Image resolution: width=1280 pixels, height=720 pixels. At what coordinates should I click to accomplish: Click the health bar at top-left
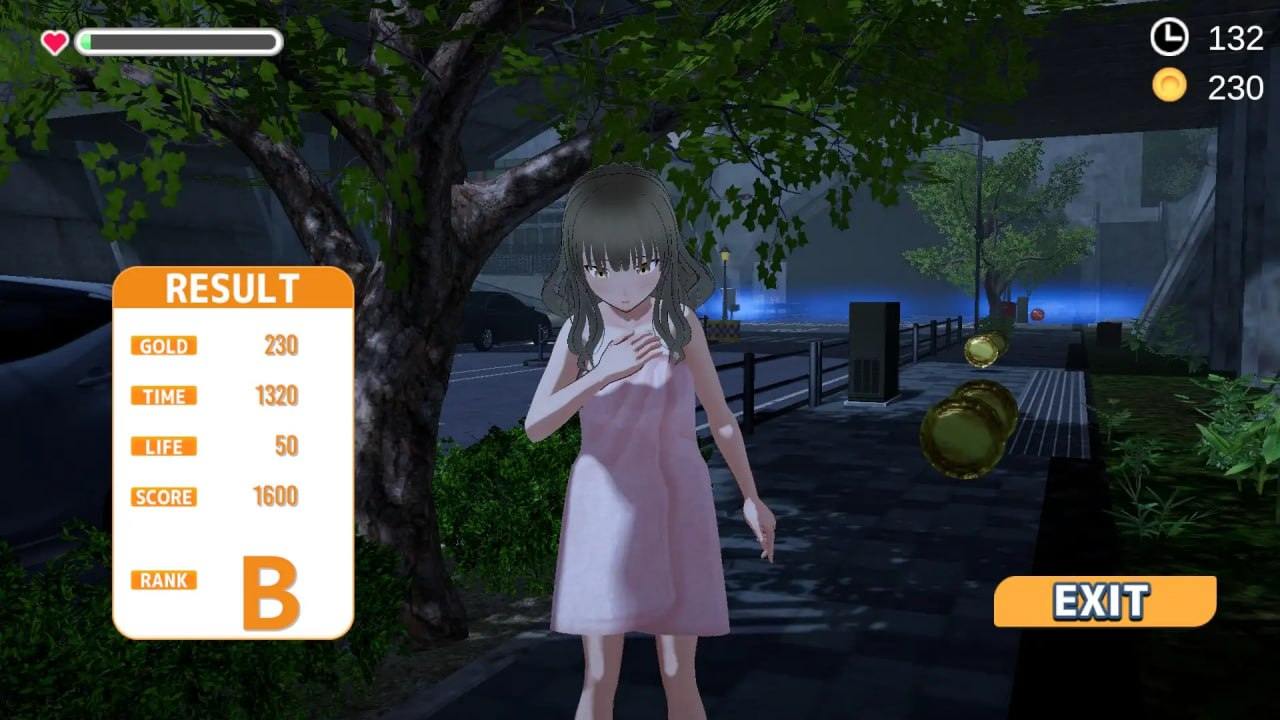tap(180, 41)
